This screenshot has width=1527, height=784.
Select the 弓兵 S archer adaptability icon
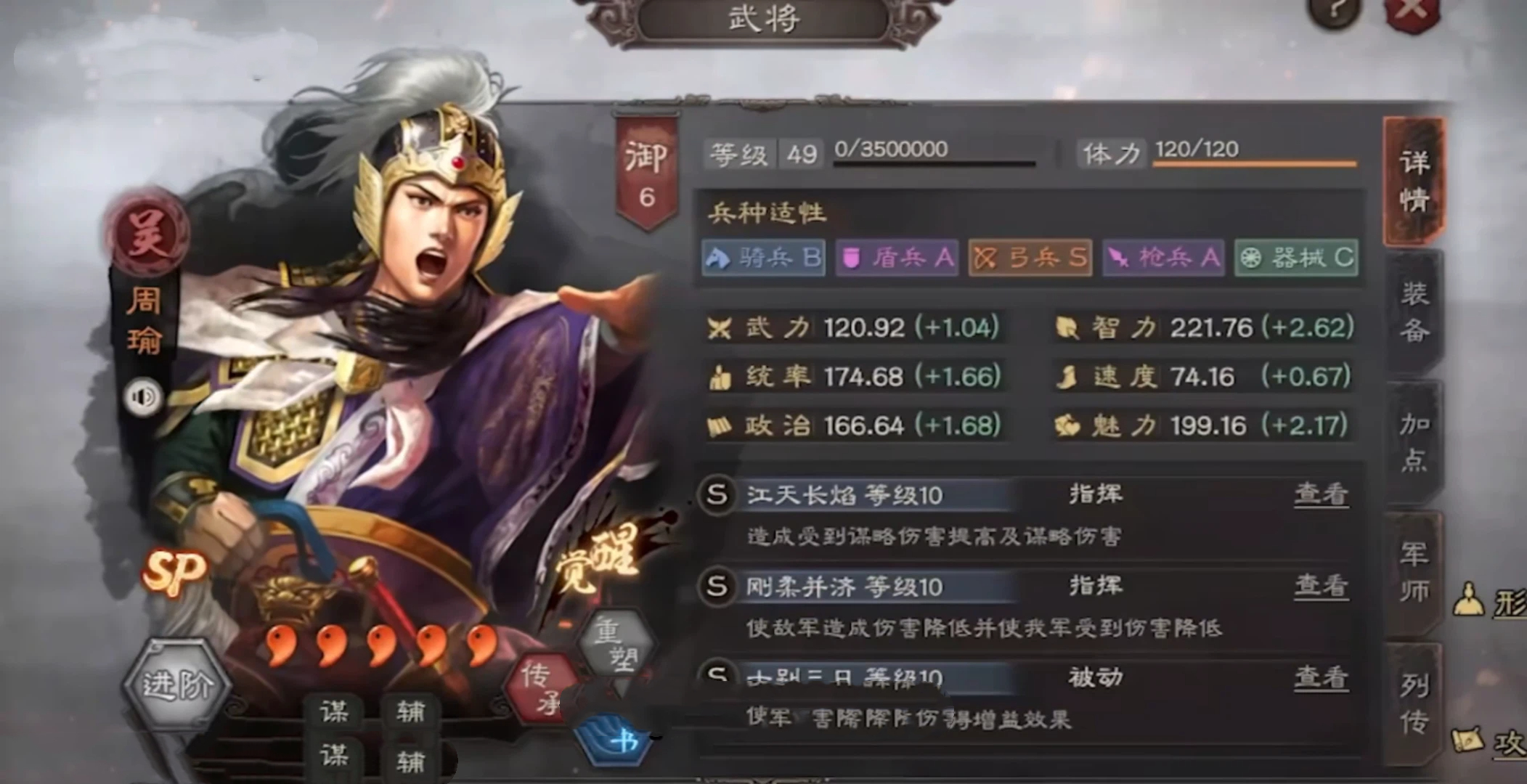click(x=1029, y=258)
